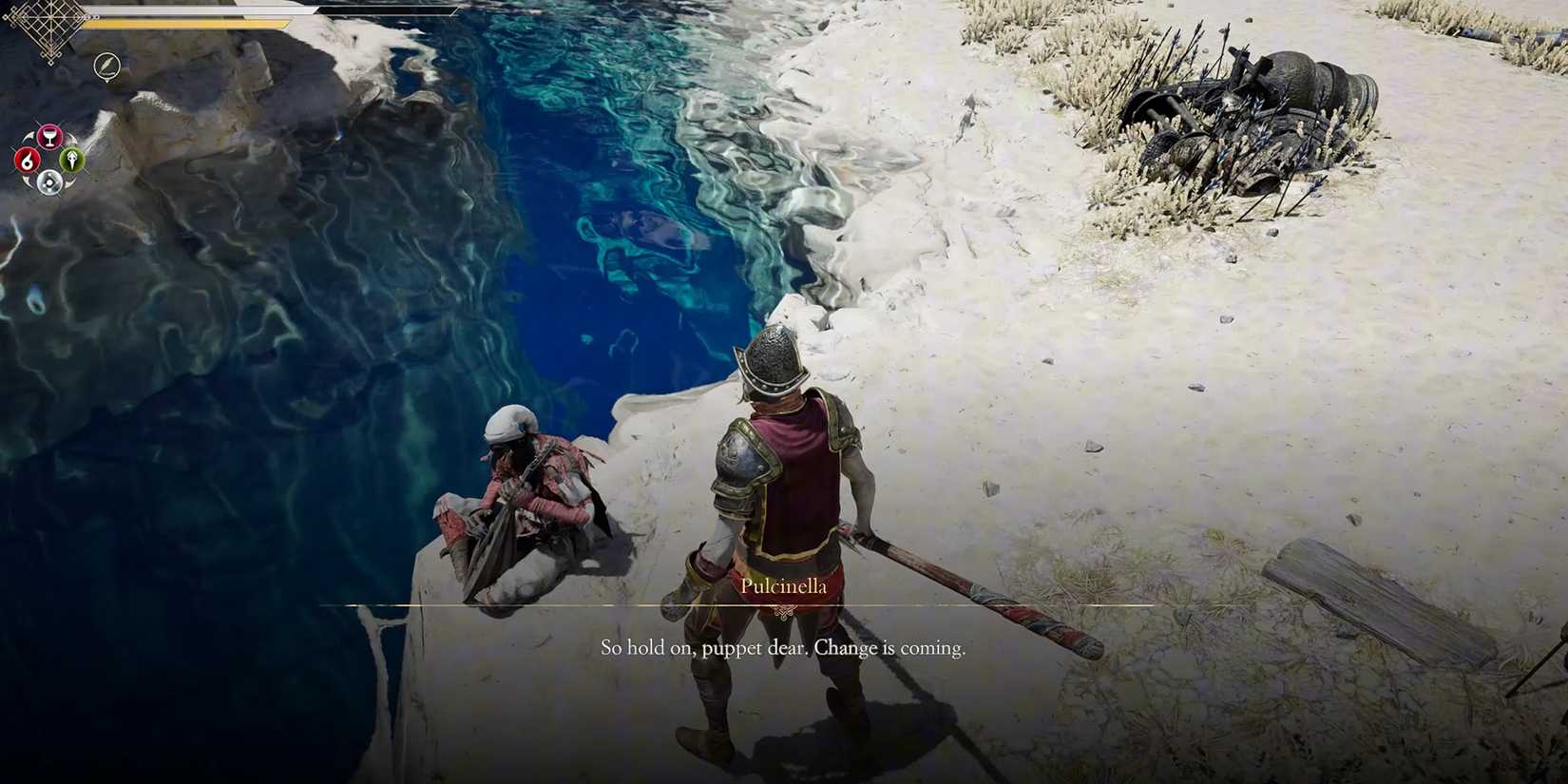Toggle the right quick-slot in the item wheel
1568x784 pixels.
pos(70,160)
